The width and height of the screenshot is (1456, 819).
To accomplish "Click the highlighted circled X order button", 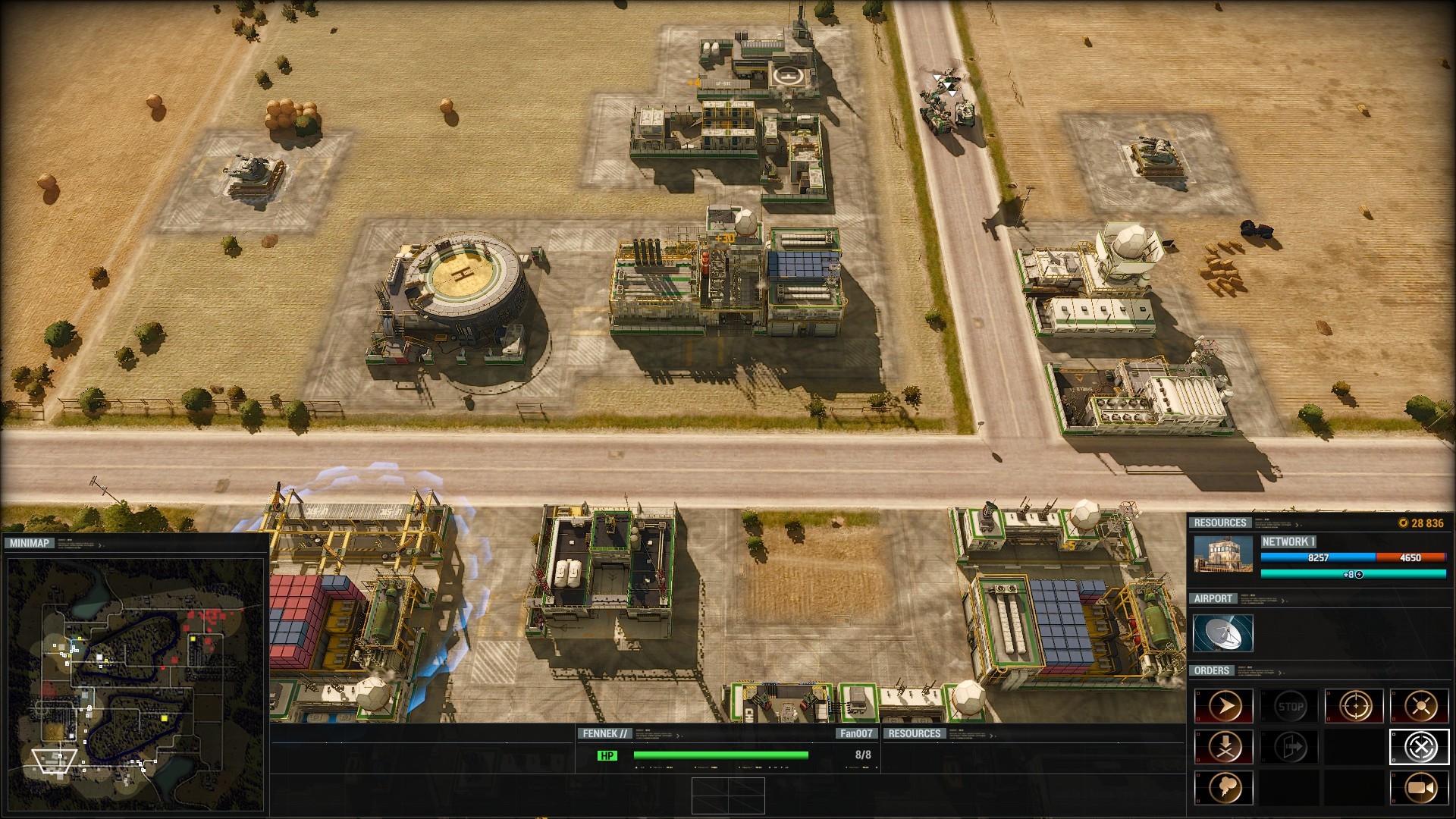I will click(x=1420, y=748).
